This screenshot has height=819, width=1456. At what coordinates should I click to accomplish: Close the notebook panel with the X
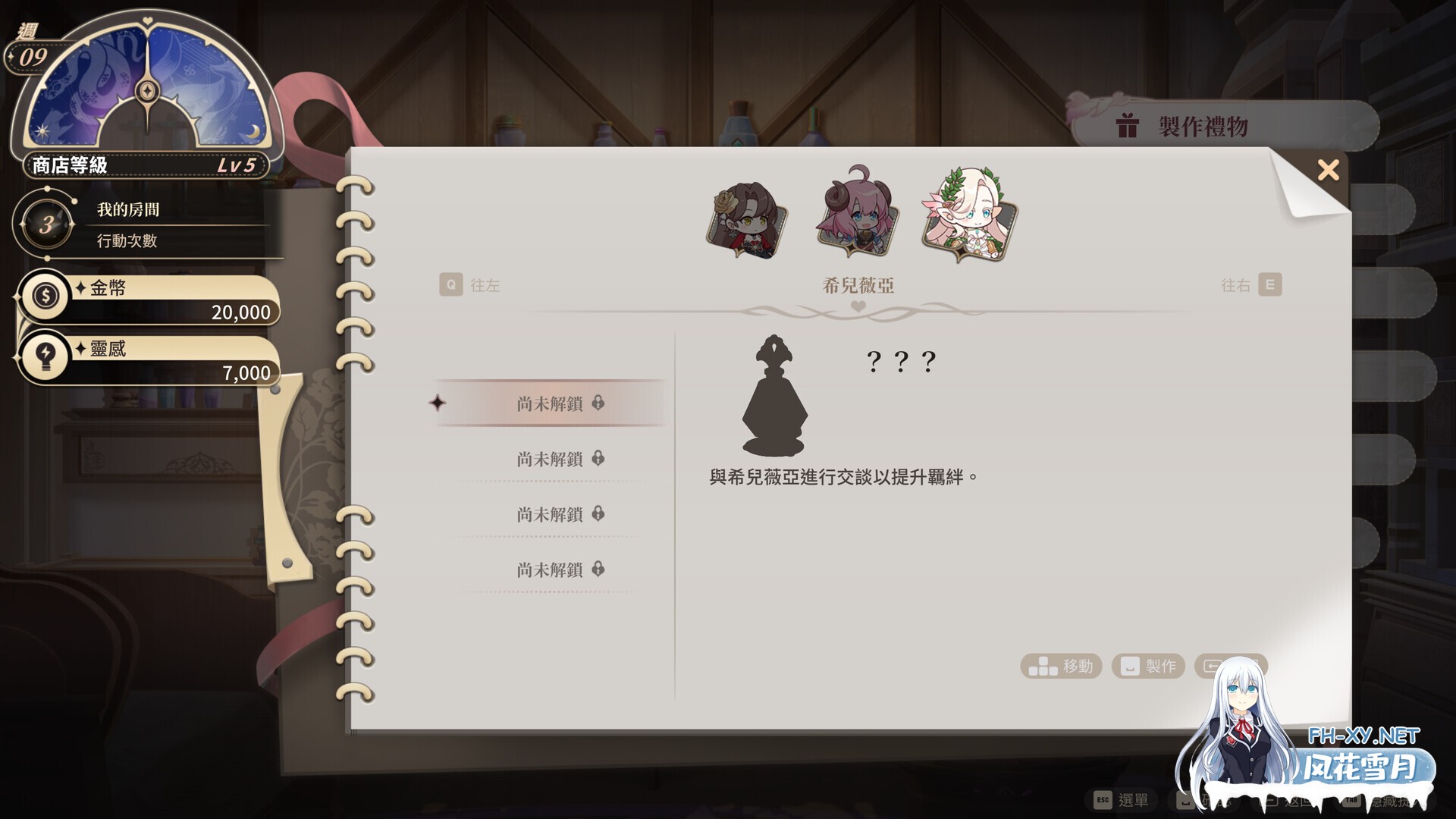tap(1329, 171)
